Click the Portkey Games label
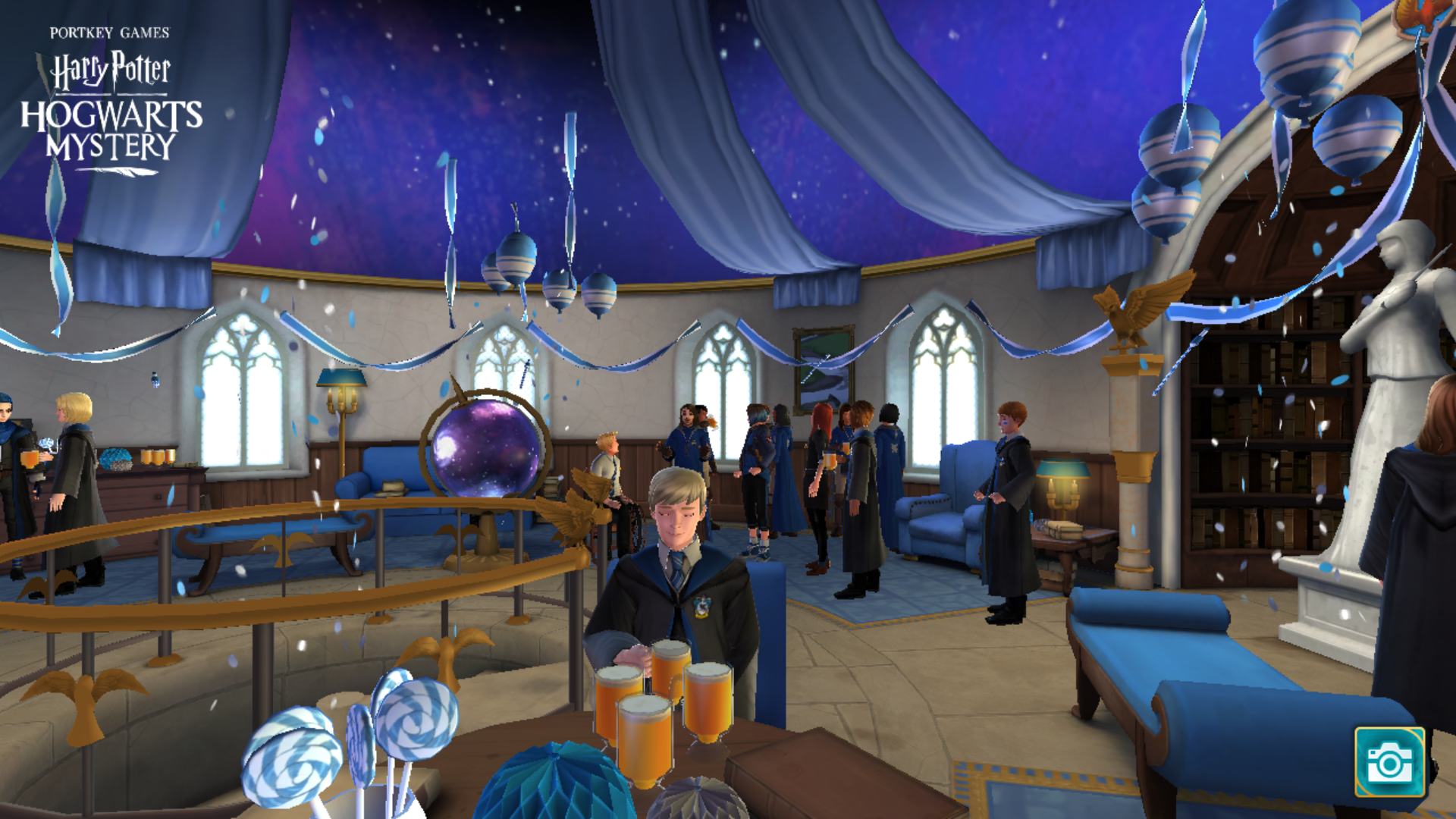Screen dimensions: 1456x819 pyautogui.click(x=109, y=32)
